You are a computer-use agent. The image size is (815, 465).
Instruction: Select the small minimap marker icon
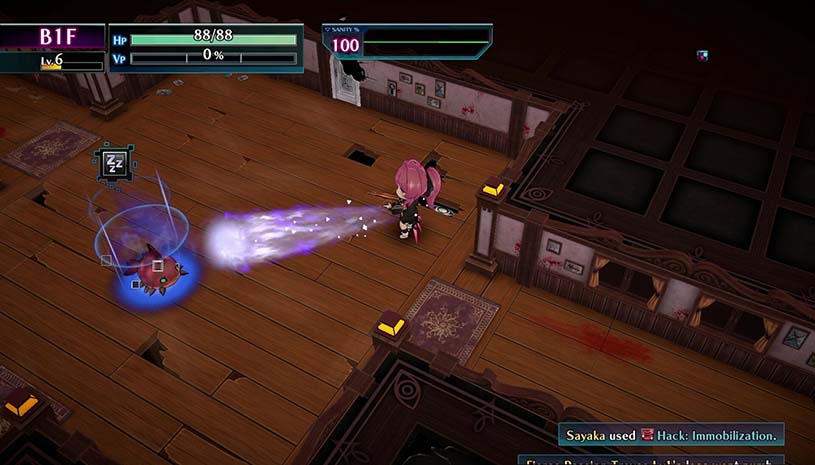click(703, 55)
